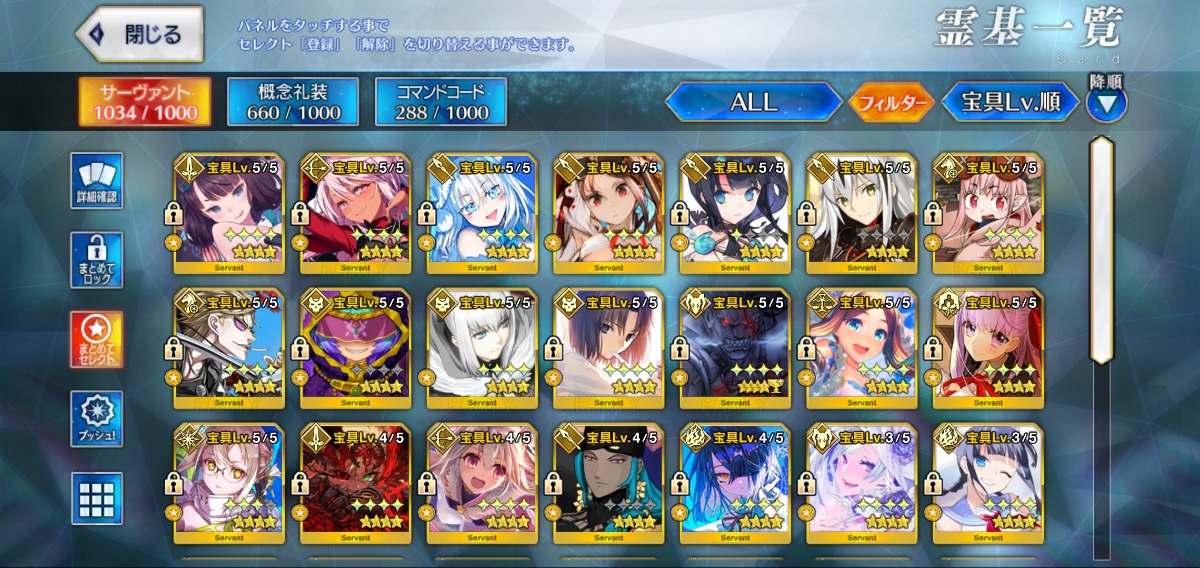This screenshot has height=568, width=1200.
Task: Change the 宝具Lv.順 sort order
Action: coord(1011,102)
